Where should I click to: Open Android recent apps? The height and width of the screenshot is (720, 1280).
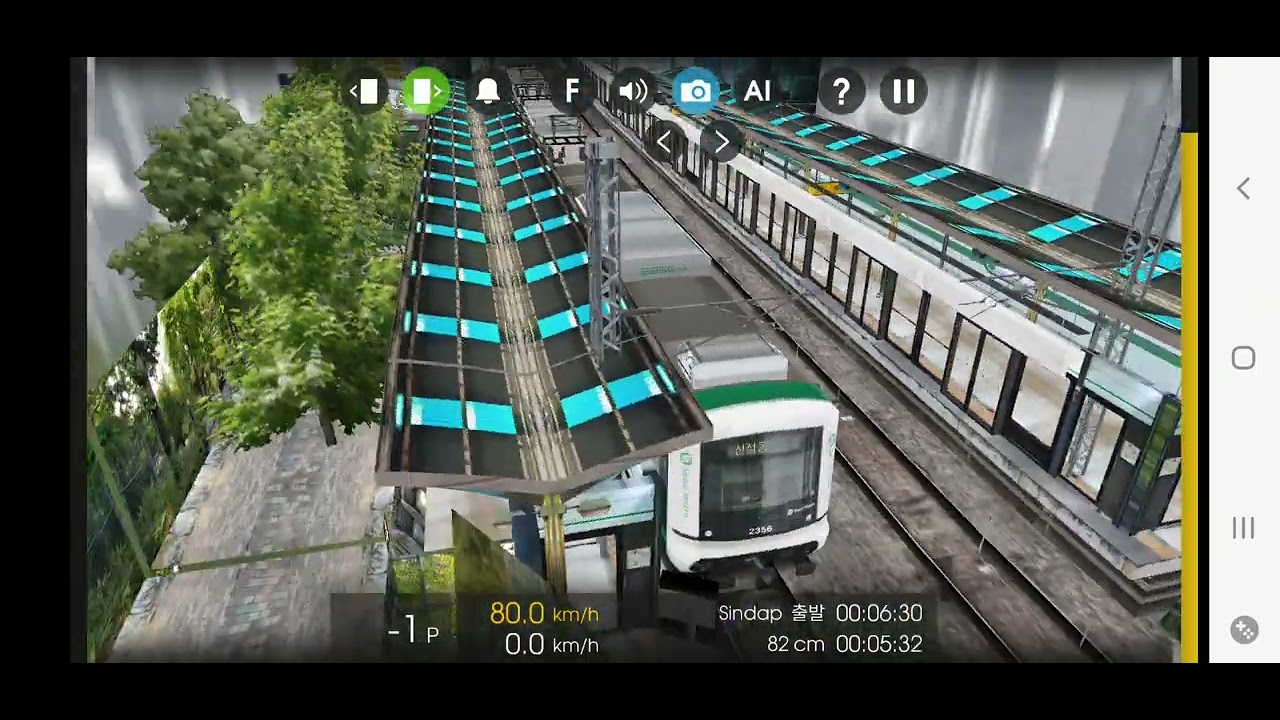click(x=1243, y=528)
